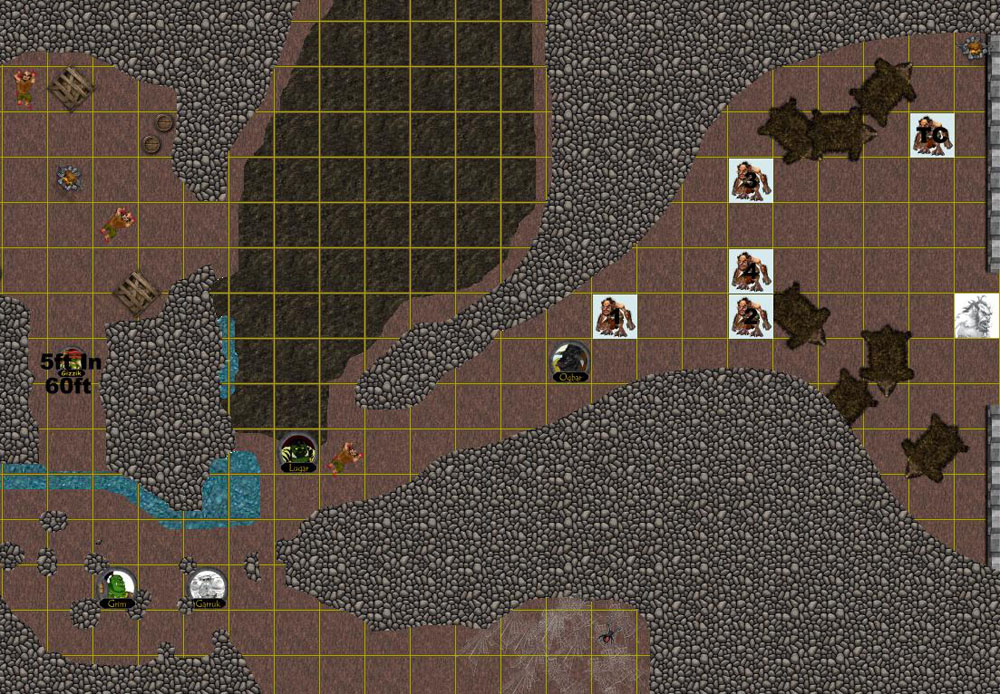Select the Grim orc token
This screenshot has height=694, width=1000.
point(118,588)
